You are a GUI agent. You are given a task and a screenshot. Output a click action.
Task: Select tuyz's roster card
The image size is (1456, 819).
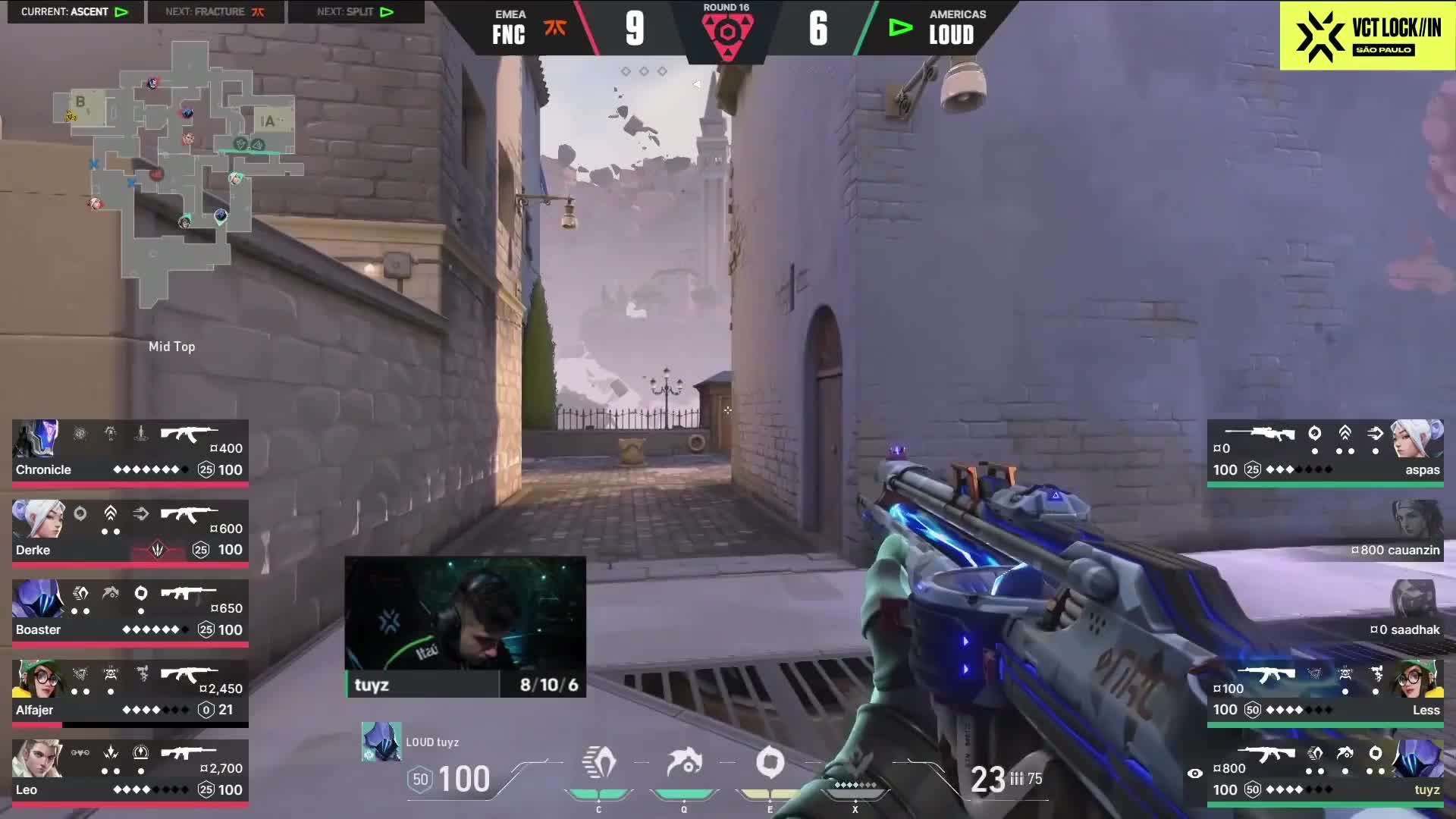tap(1325, 771)
